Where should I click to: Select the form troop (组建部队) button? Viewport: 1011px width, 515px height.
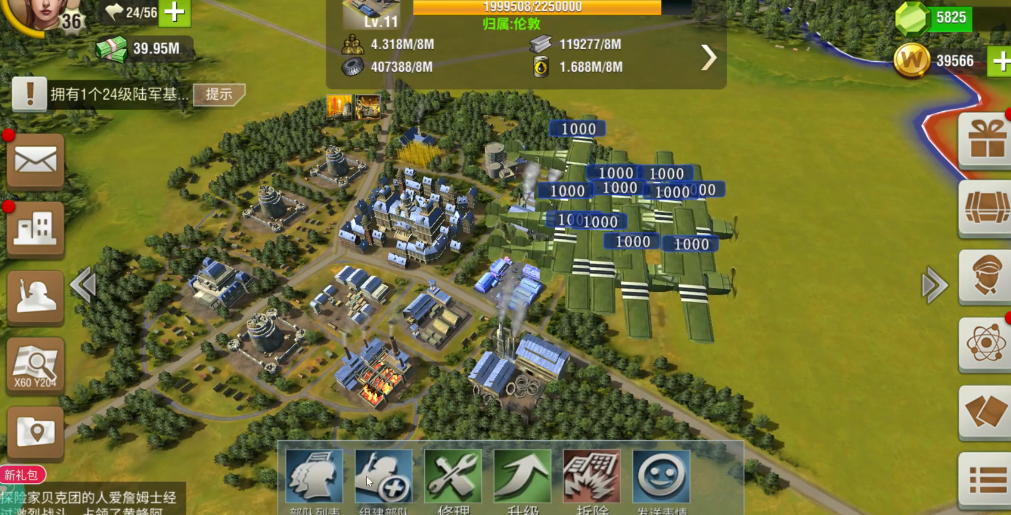384,476
